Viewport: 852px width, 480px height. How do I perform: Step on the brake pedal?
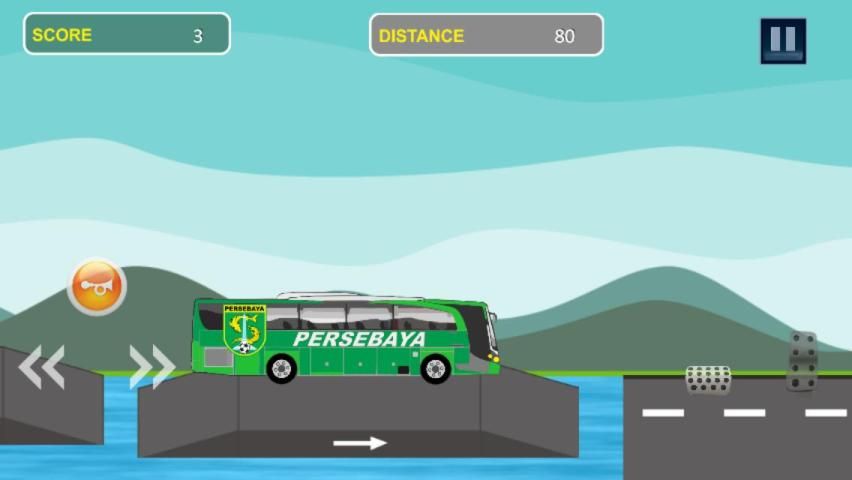click(x=708, y=380)
